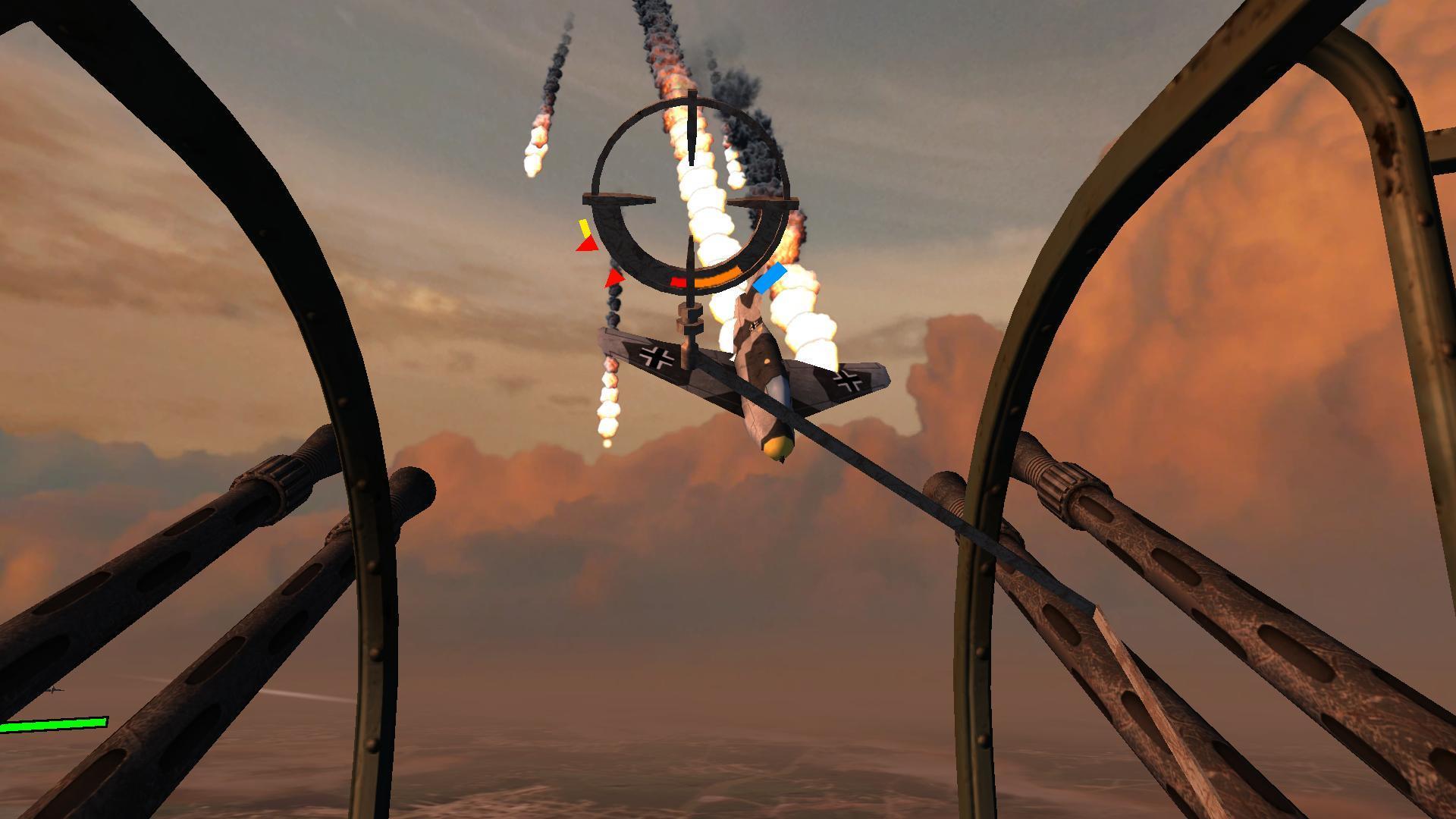Select the small aircraft silhouette above the health bar

pos(54,690)
